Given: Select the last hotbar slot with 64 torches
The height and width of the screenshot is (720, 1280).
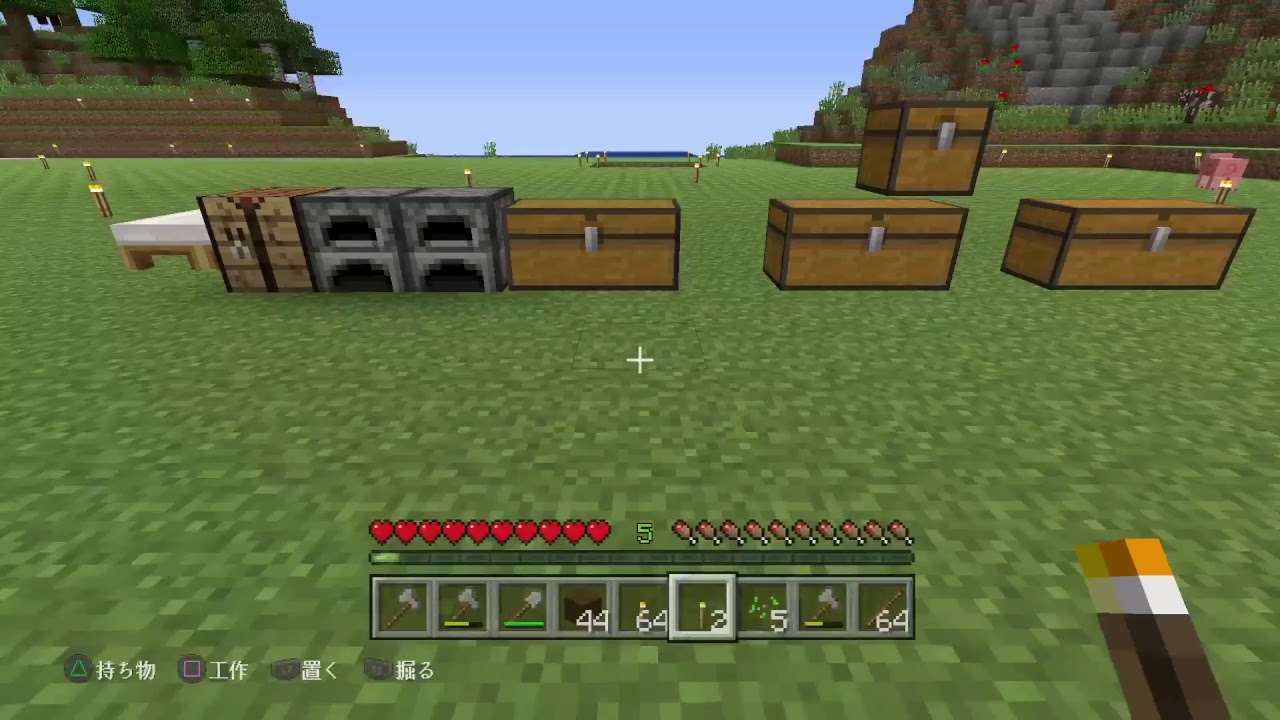Looking at the screenshot, I should click(x=883, y=605).
